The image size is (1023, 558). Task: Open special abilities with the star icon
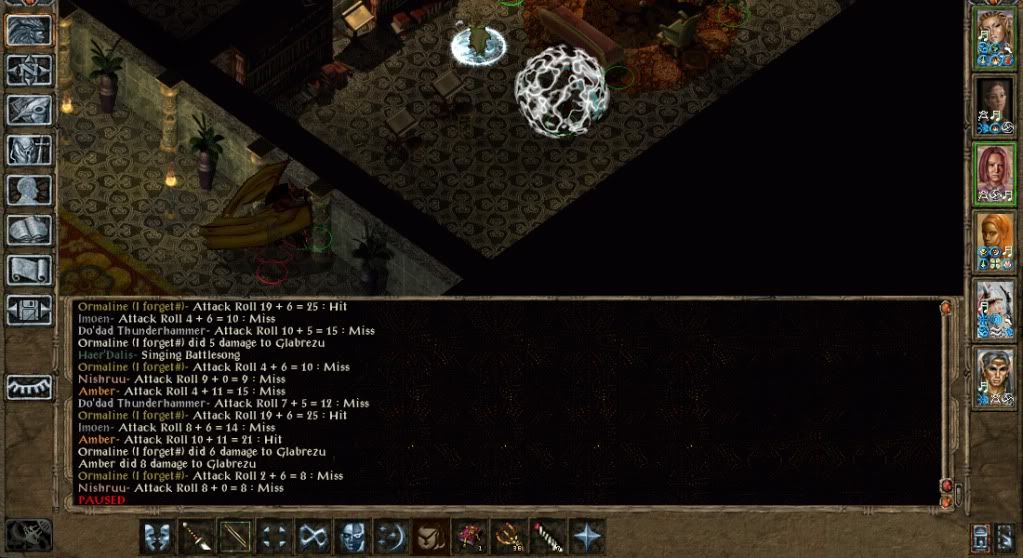click(586, 536)
